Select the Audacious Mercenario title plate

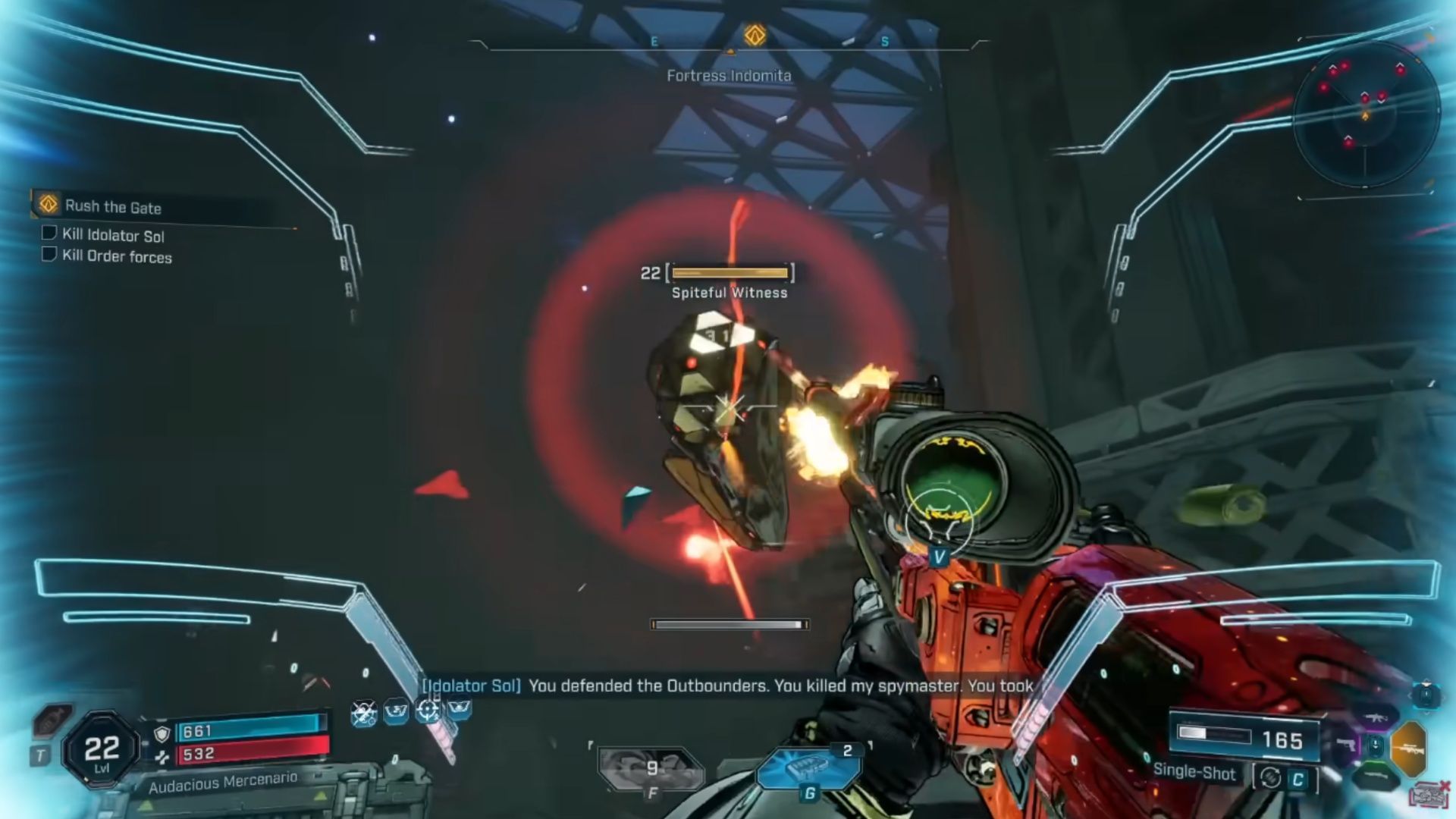coord(223,782)
